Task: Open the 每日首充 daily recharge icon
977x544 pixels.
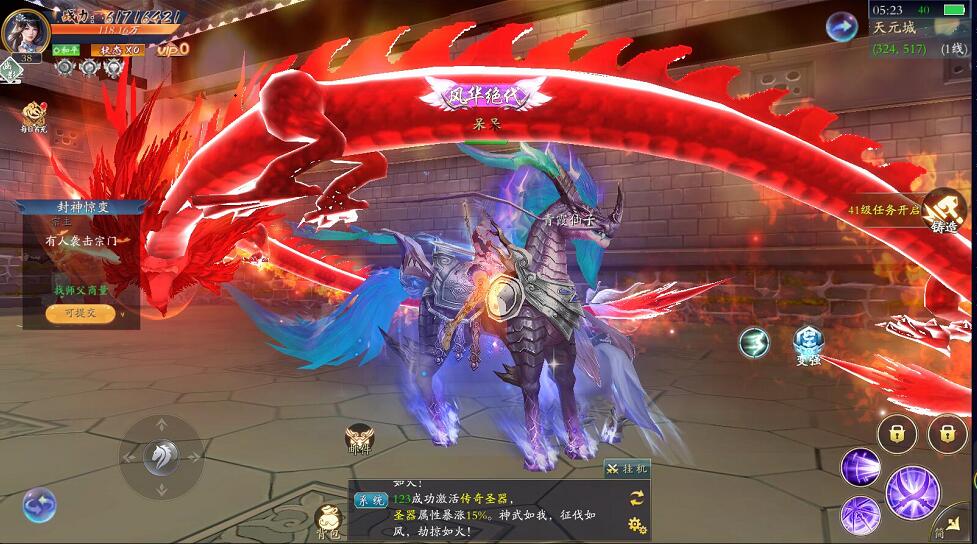Action: coord(35,114)
